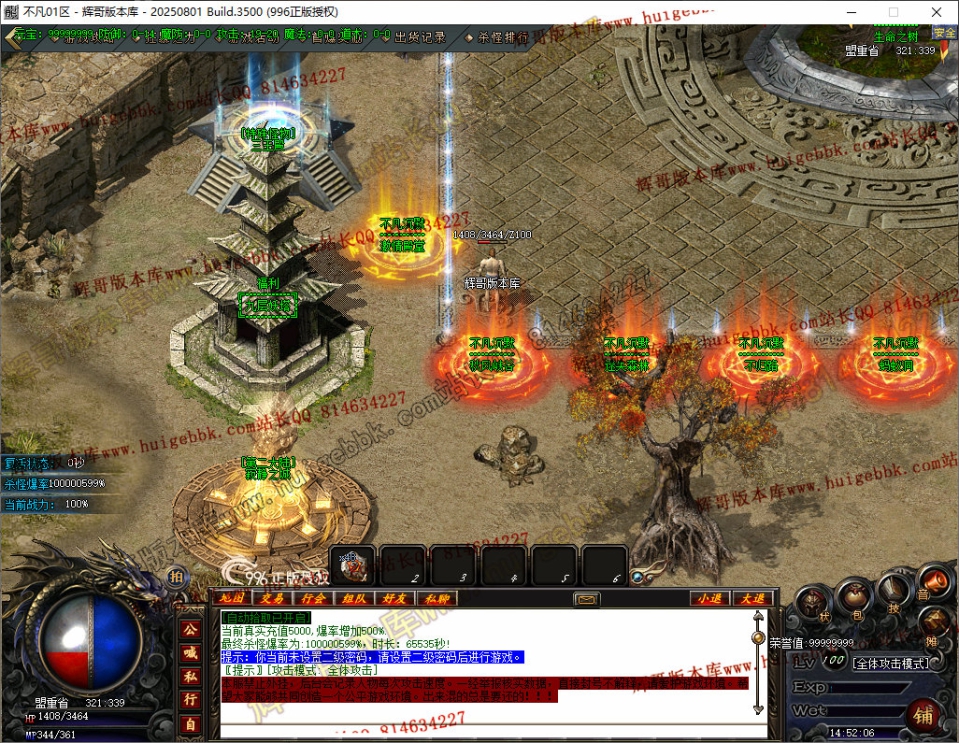Image resolution: width=959 pixels, height=743 pixels.
Task: Switch to the 私聊 private chat tab
Action: (435, 598)
